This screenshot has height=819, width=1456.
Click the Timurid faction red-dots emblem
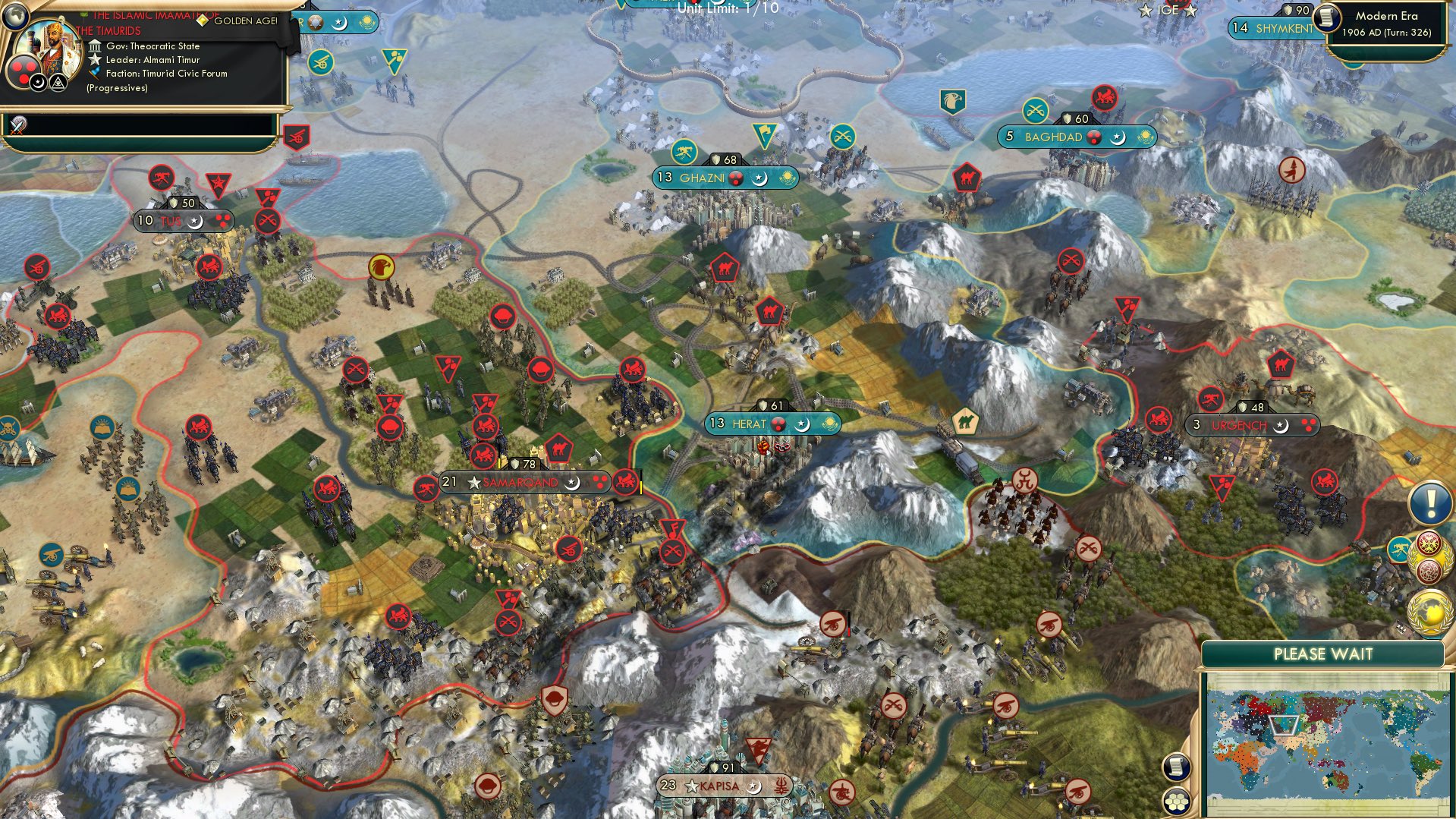[24, 71]
